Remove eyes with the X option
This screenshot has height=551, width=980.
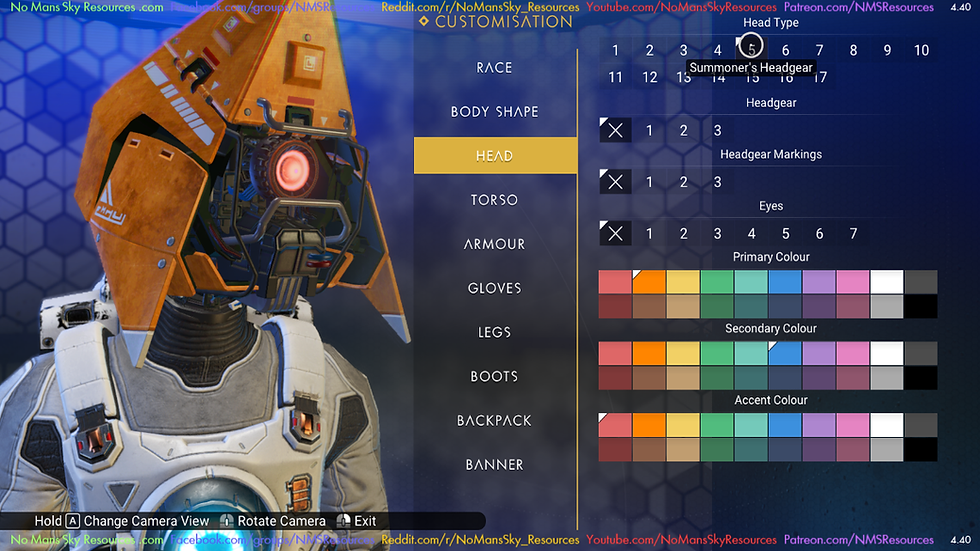[615, 234]
